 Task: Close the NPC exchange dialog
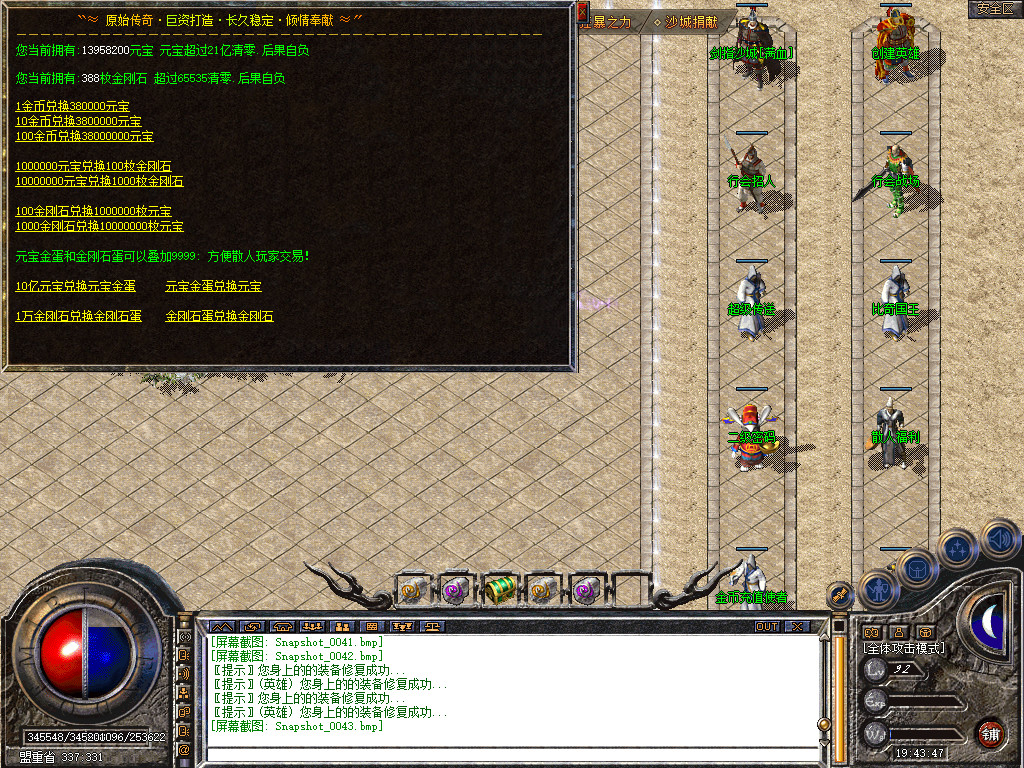pyautogui.click(x=583, y=13)
